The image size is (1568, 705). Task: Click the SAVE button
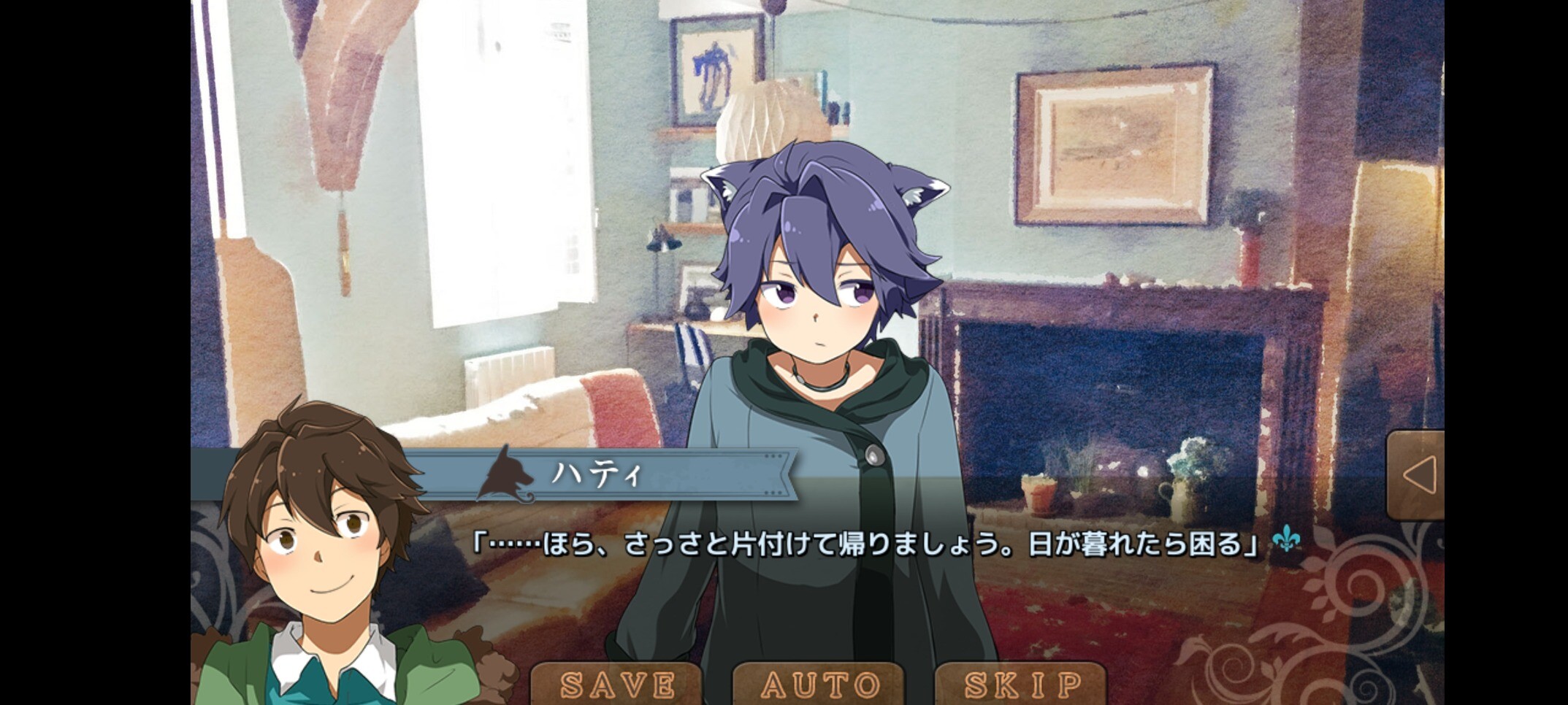(x=617, y=684)
